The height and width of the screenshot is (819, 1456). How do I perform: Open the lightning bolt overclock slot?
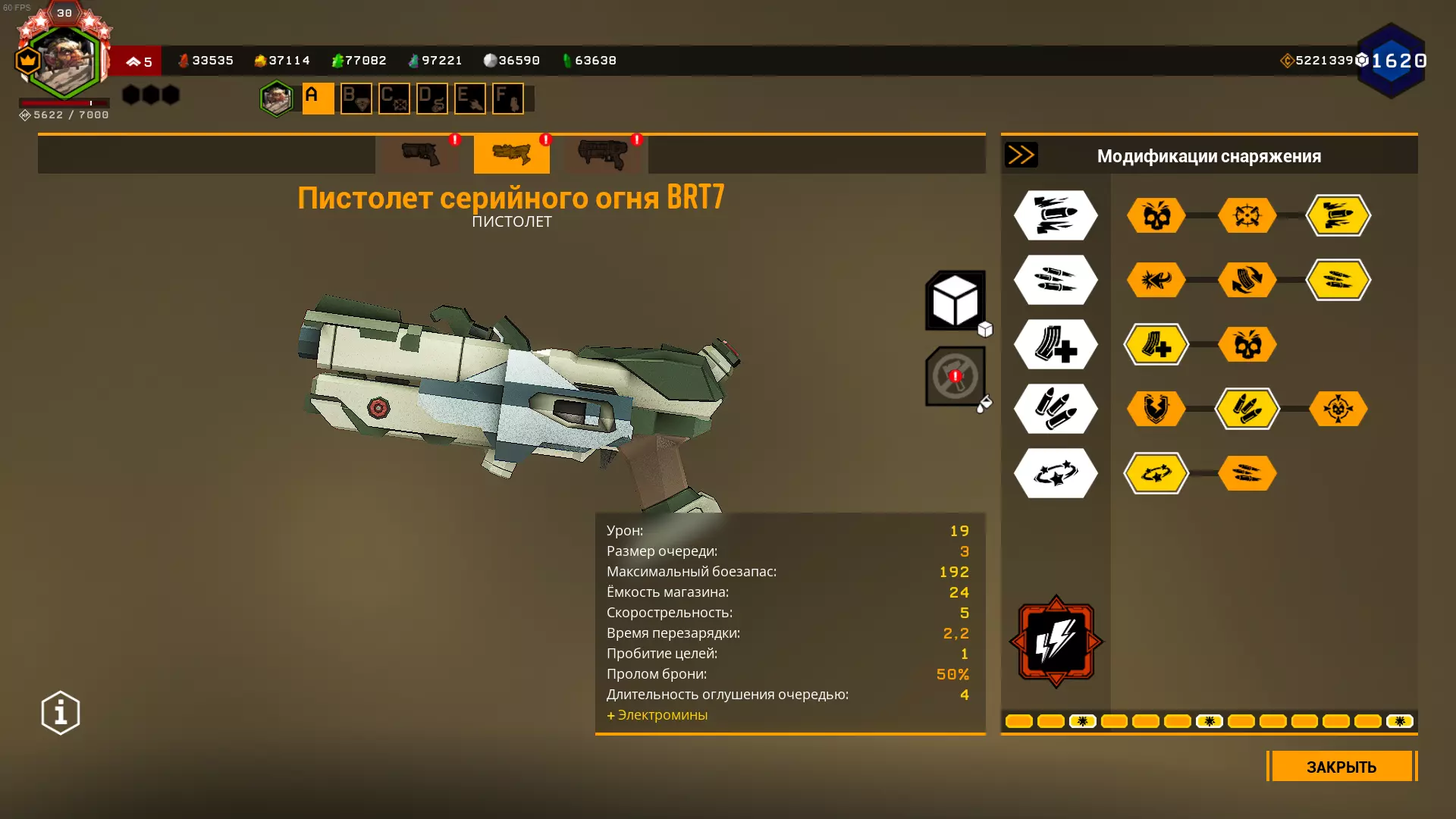pos(1056,642)
